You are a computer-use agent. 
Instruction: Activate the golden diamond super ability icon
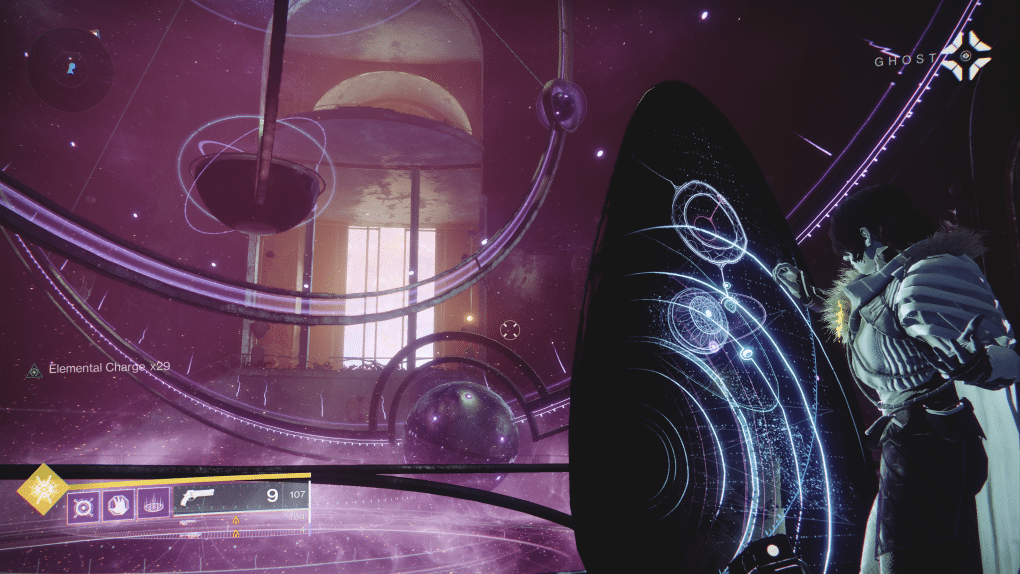[43, 489]
